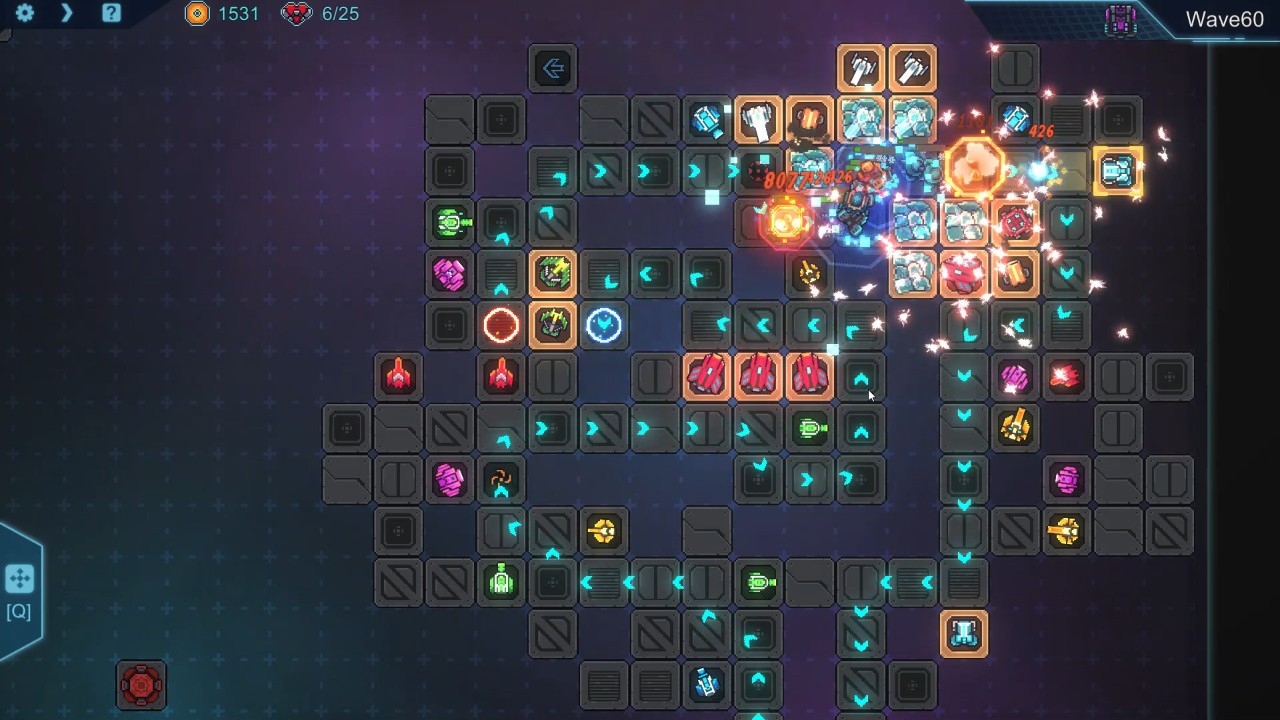Select the blue glowing circle tile
Screen dimensions: 1280x720
tap(604, 325)
